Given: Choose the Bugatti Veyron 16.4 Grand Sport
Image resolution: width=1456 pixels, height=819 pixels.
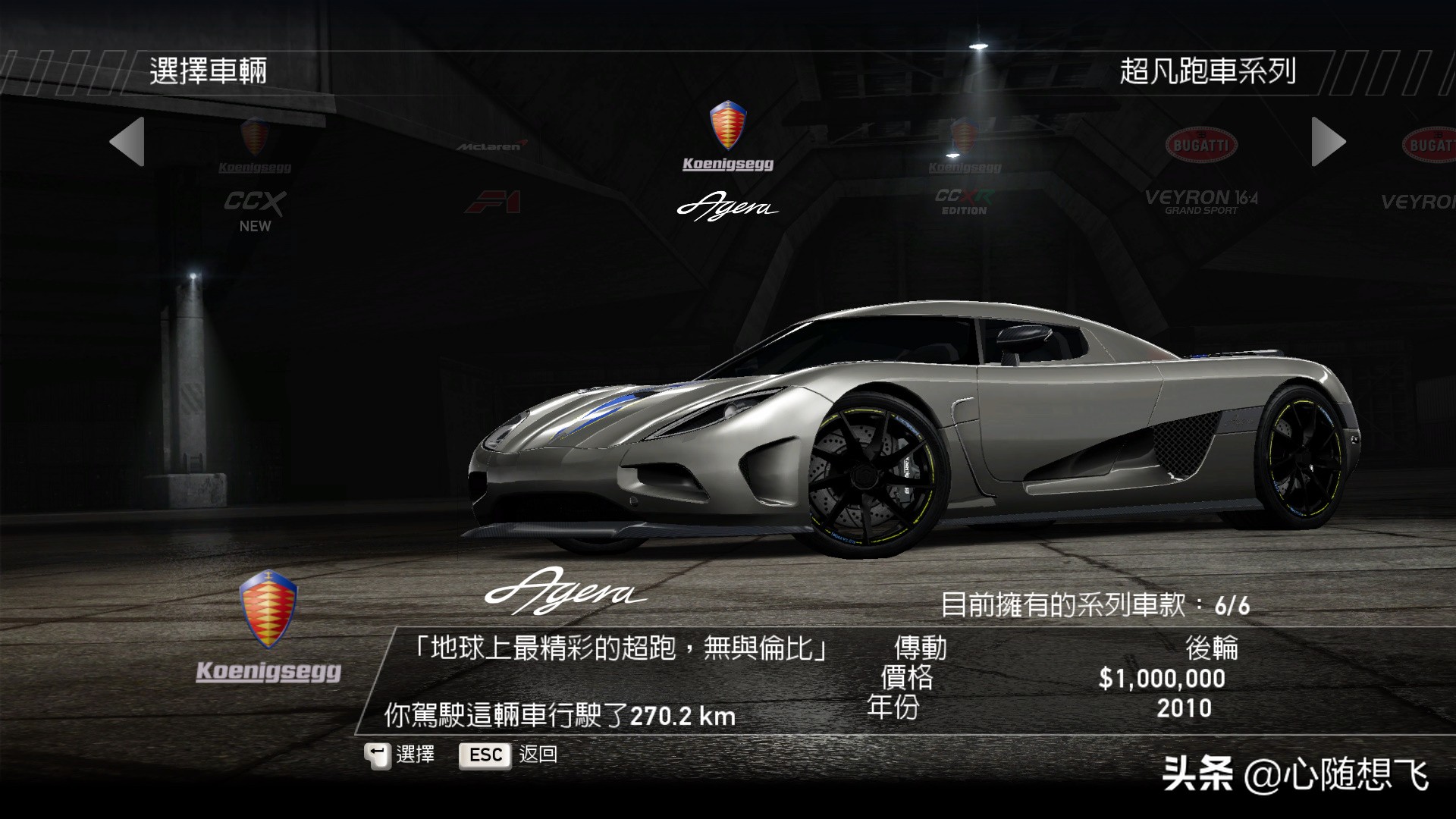Looking at the screenshot, I should pos(1201,174).
